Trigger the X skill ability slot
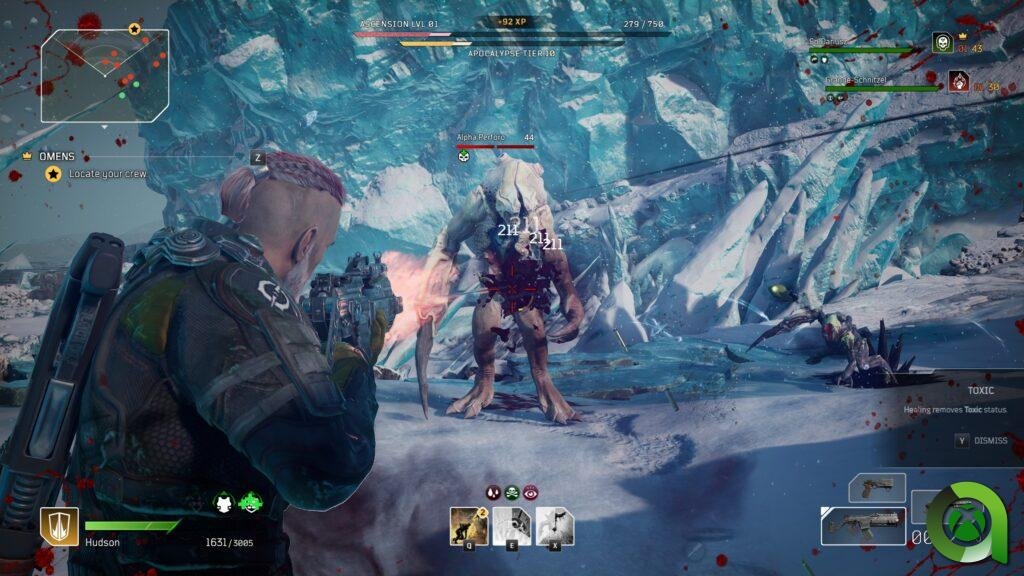The width and height of the screenshot is (1024, 576). (555, 526)
